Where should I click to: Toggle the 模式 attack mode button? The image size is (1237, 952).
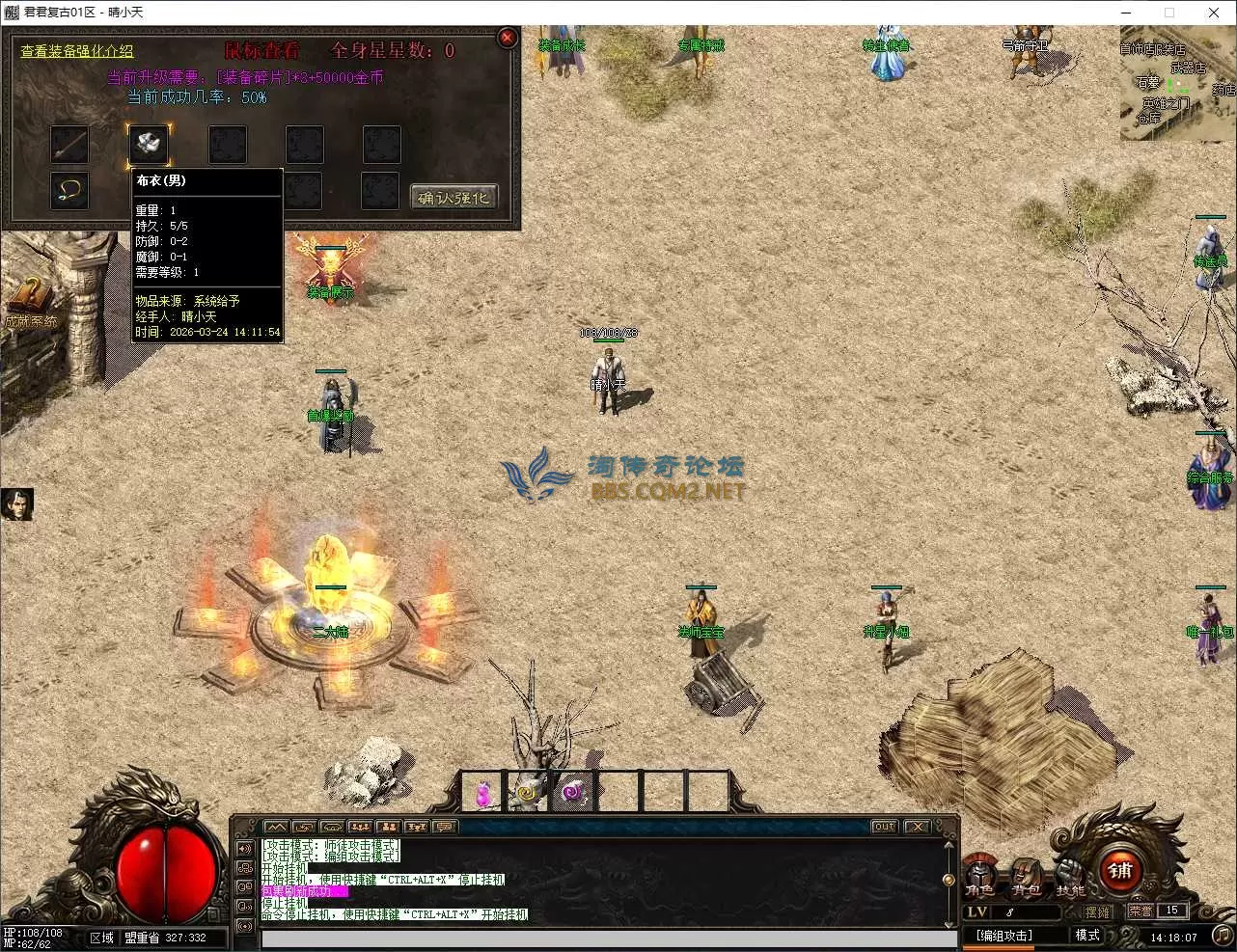click(x=1087, y=935)
